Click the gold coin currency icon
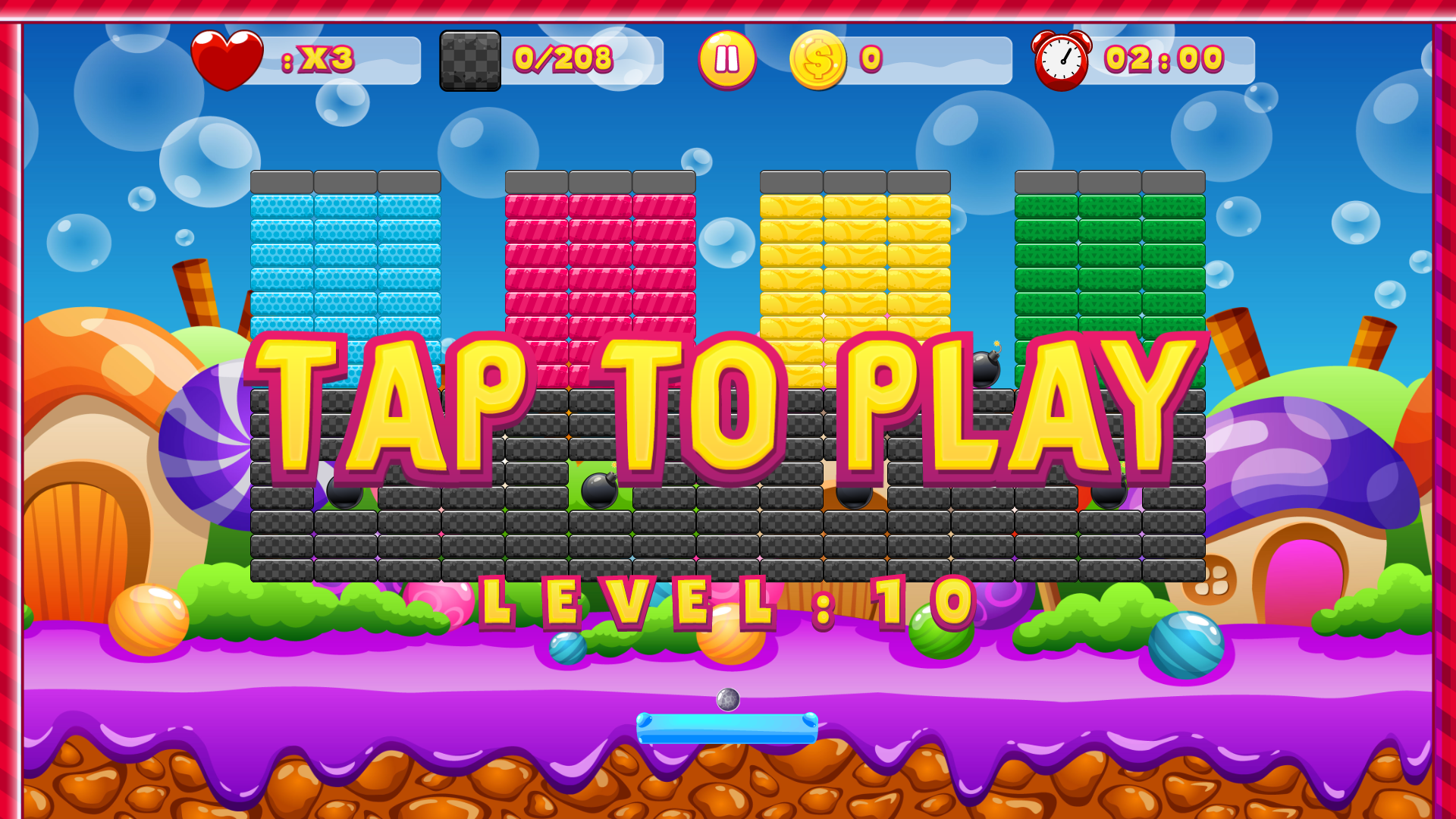The height and width of the screenshot is (819, 1456). coord(817,59)
